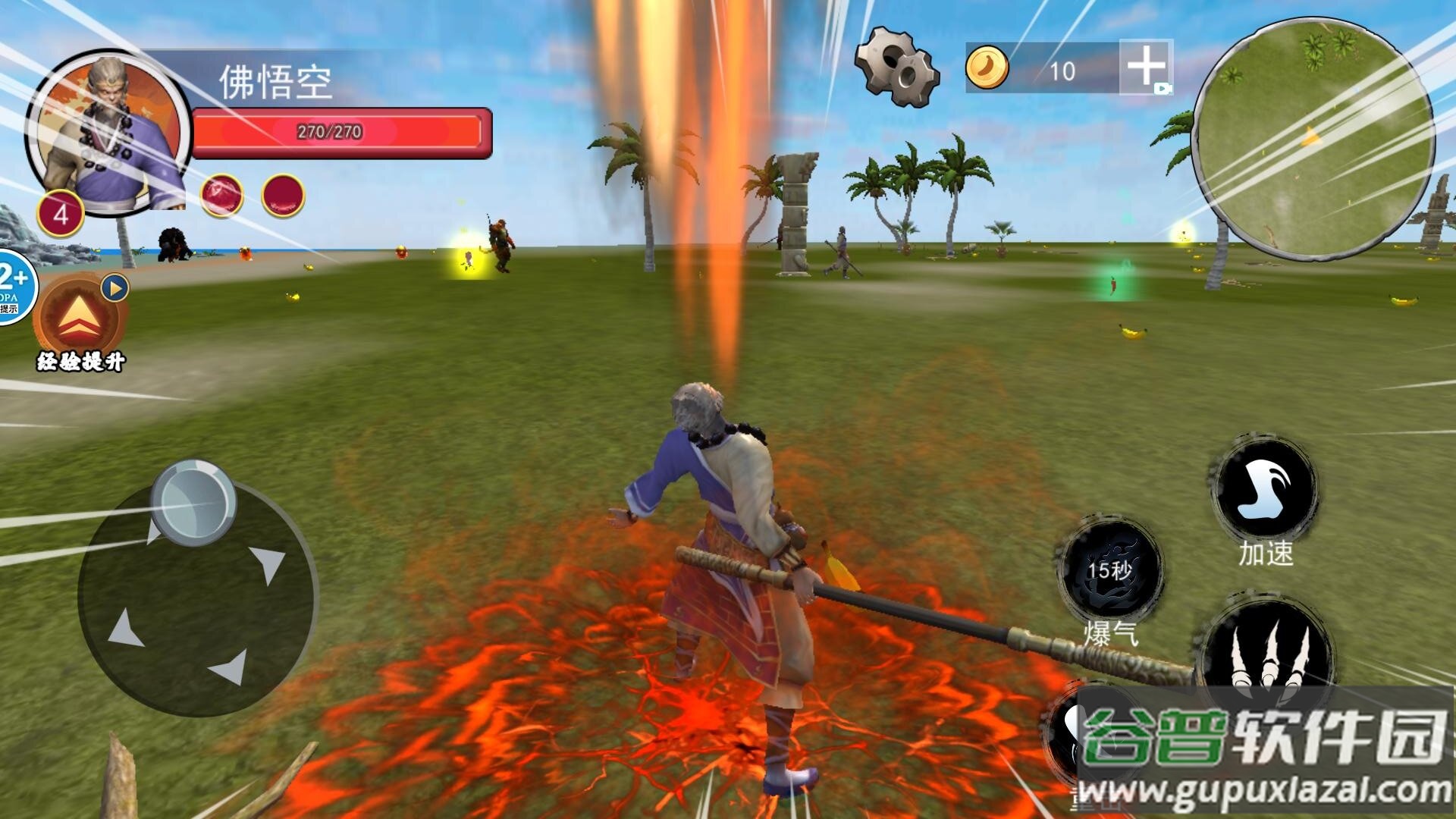
Task: Select the first red buff icon under health bar
Action: (221, 195)
